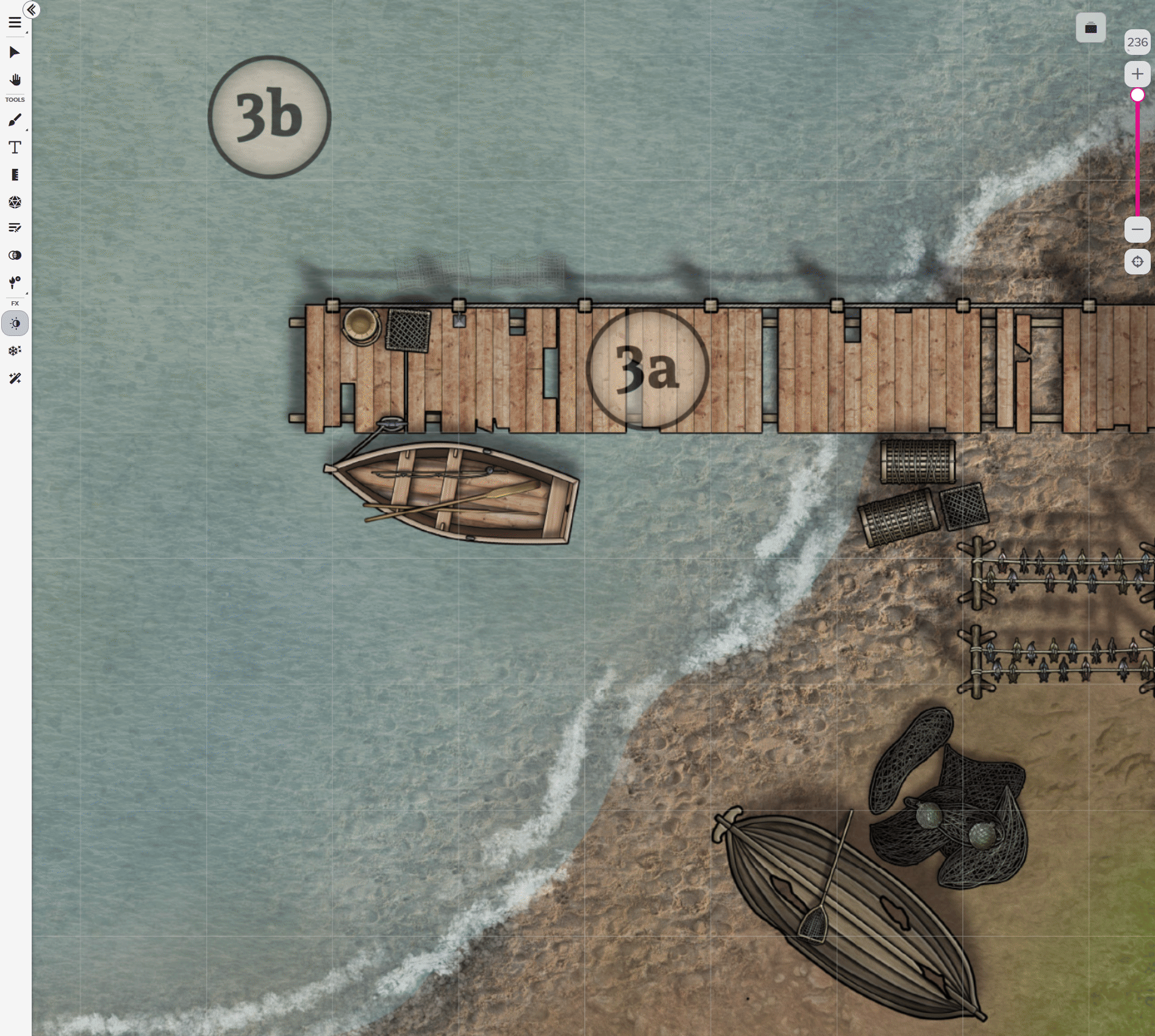Open the page toolbox button
Viewport: 1155px width, 1036px height.
[1090, 28]
